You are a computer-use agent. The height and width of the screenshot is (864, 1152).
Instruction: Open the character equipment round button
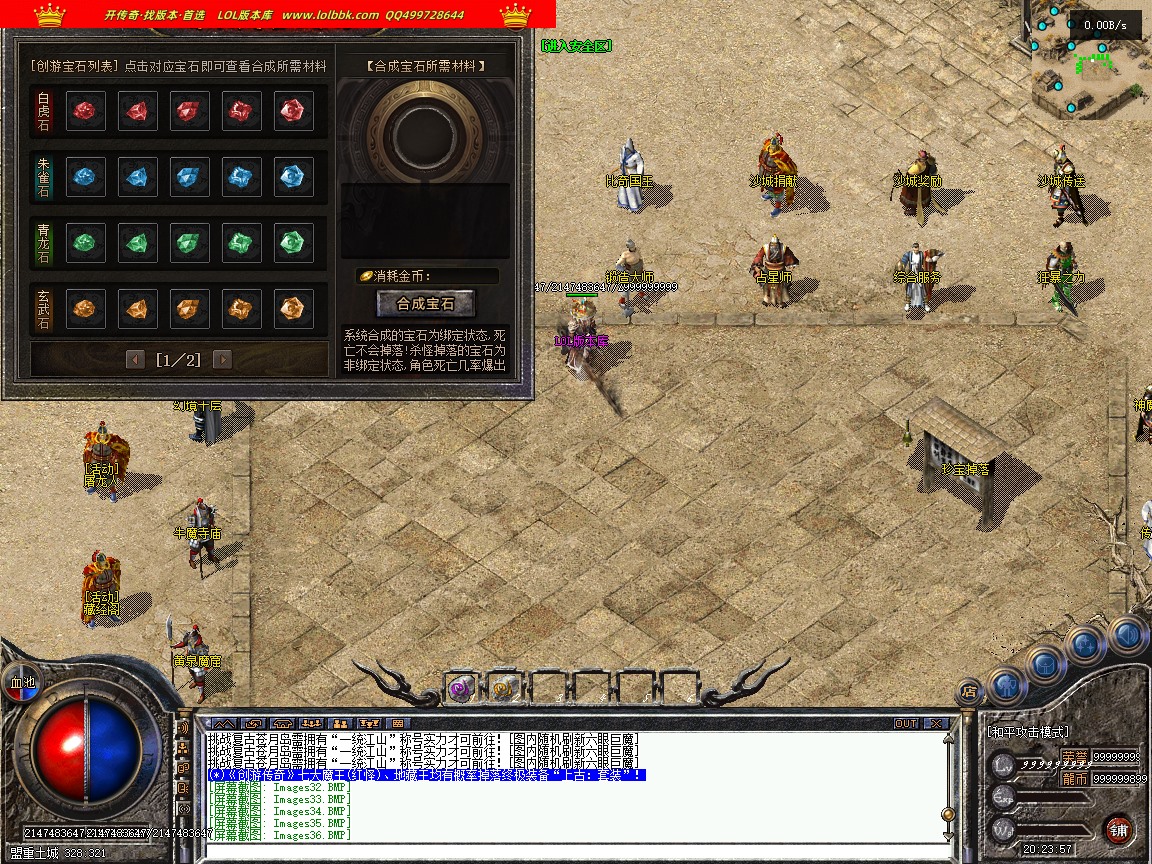pyautogui.click(x=1006, y=685)
